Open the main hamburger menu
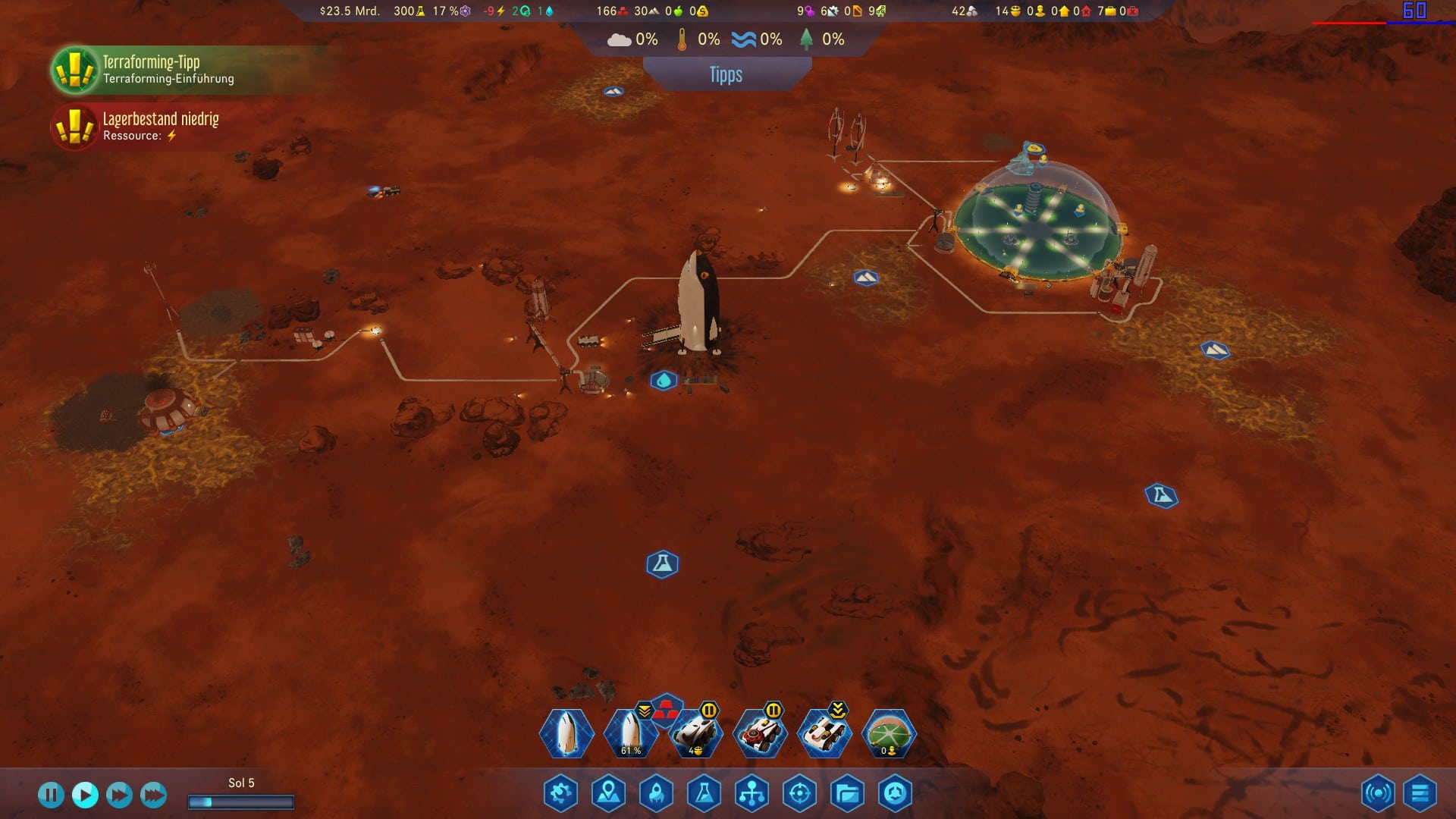1456x819 pixels. 1420,794
